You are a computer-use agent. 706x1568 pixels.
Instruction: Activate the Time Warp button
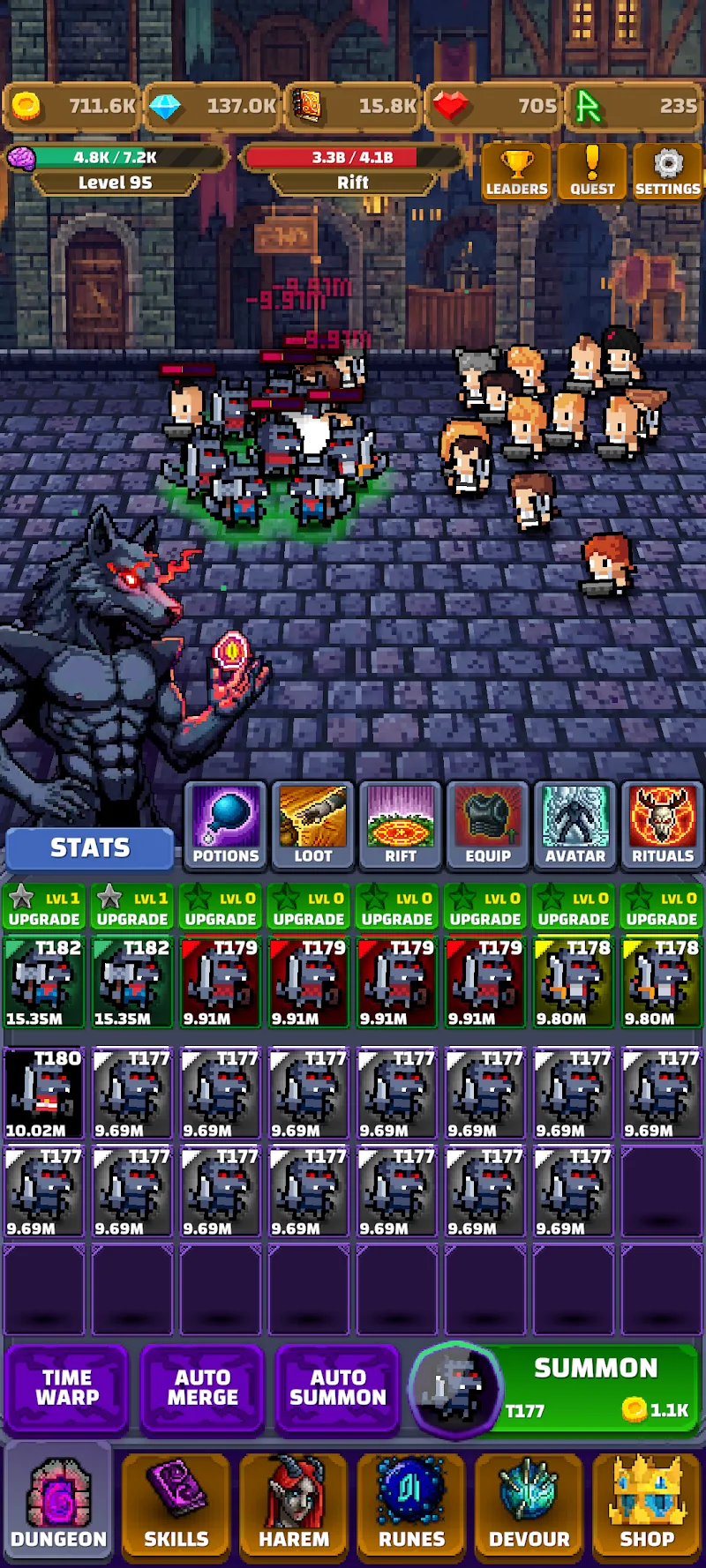pyautogui.click(x=67, y=1387)
